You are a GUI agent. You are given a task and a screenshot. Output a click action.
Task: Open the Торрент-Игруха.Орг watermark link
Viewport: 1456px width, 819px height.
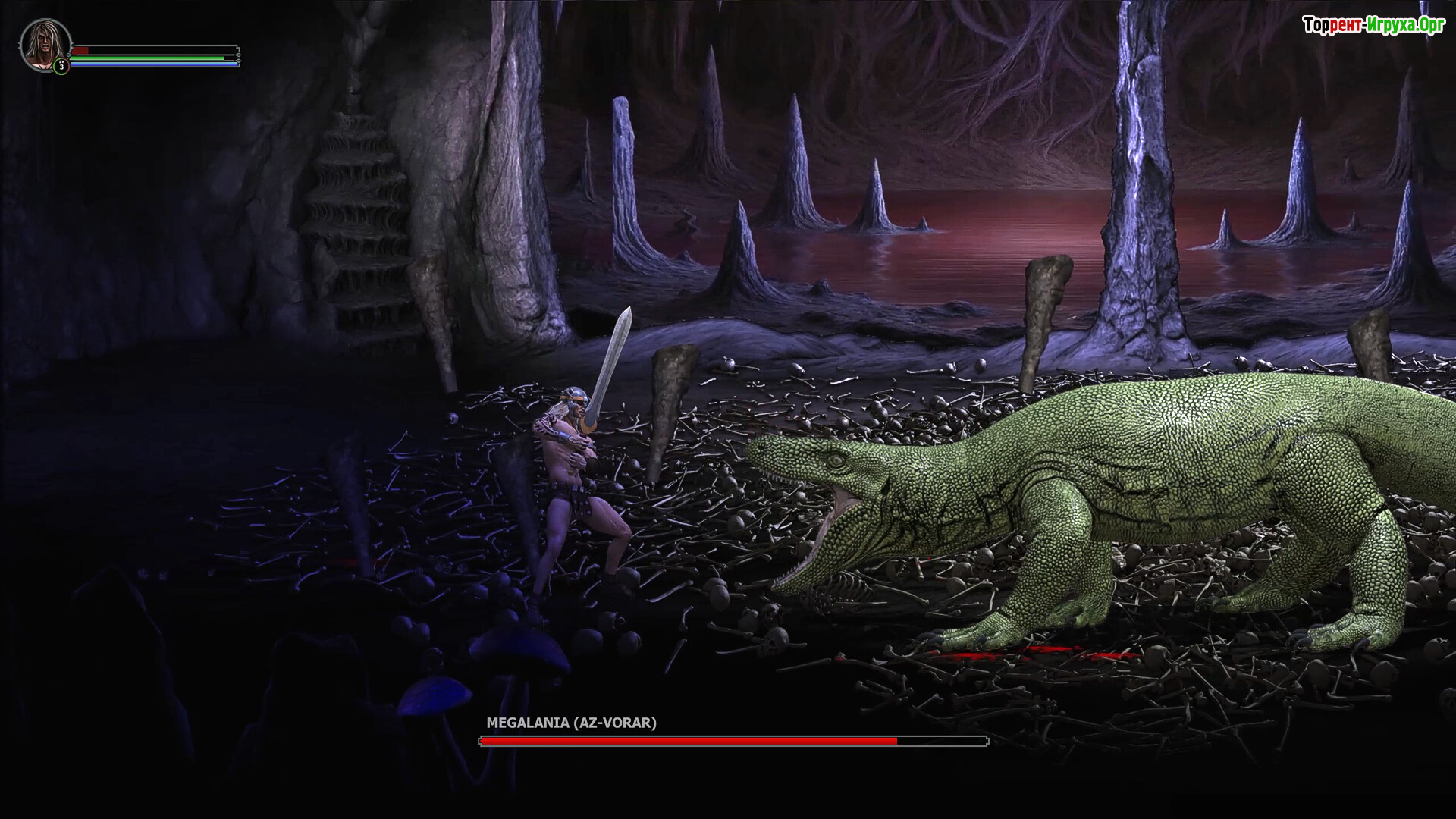pos(1373,25)
